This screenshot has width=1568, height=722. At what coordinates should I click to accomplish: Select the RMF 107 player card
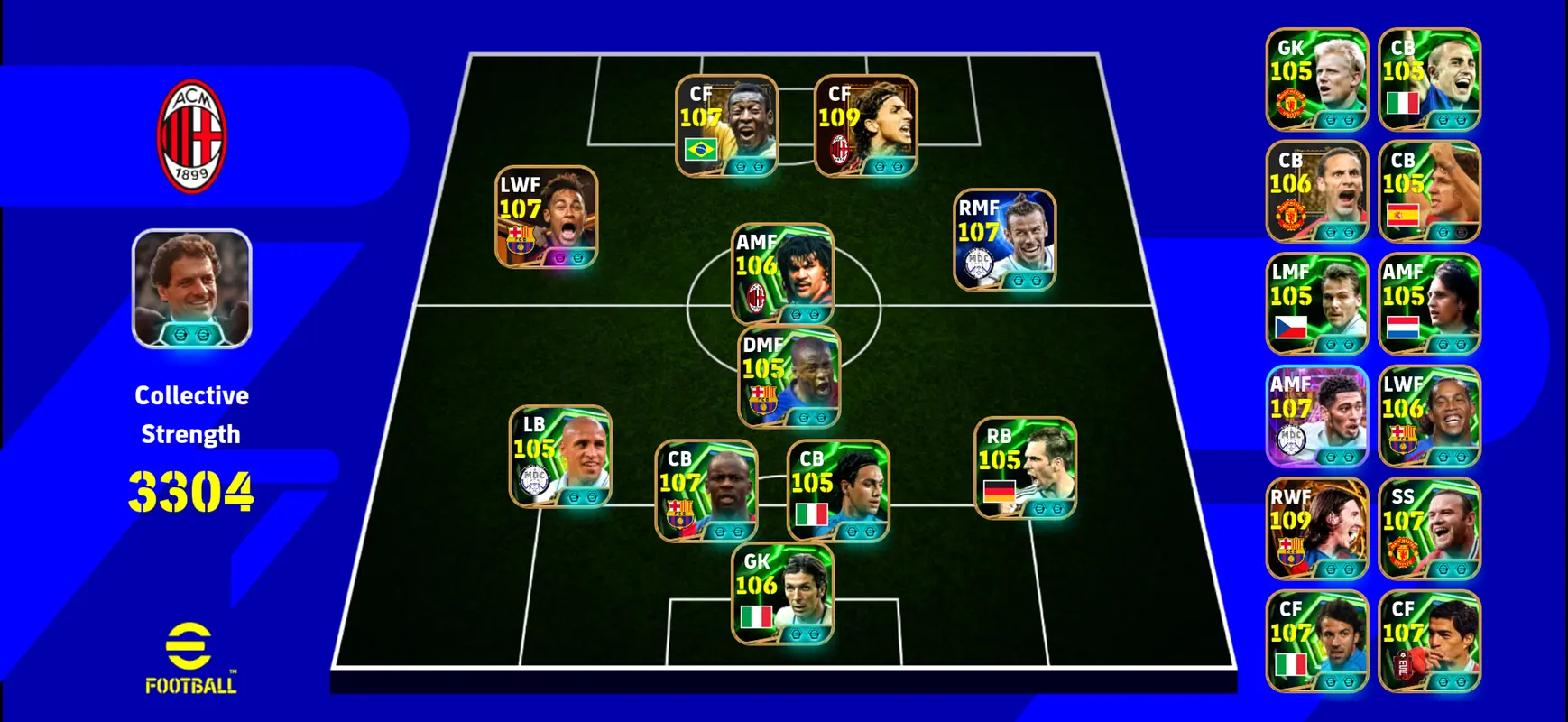click(1004, 240)
